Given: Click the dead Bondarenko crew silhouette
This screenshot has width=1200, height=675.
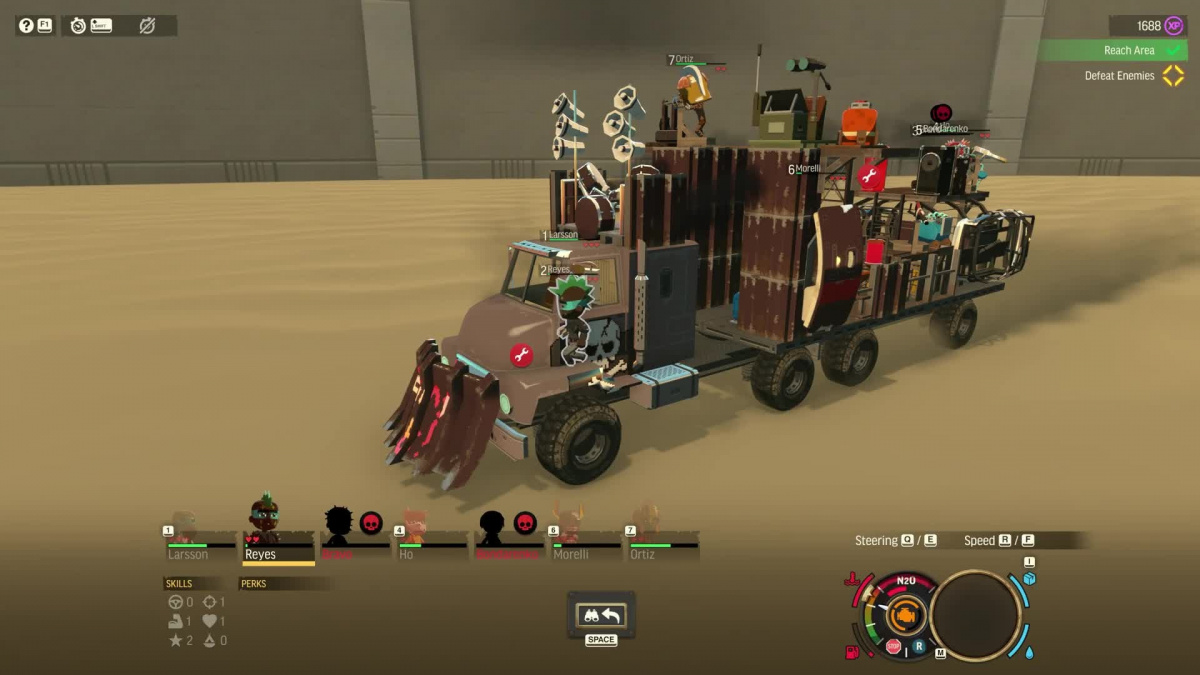Looking at the screenshot, I should [x=492, y=526].
